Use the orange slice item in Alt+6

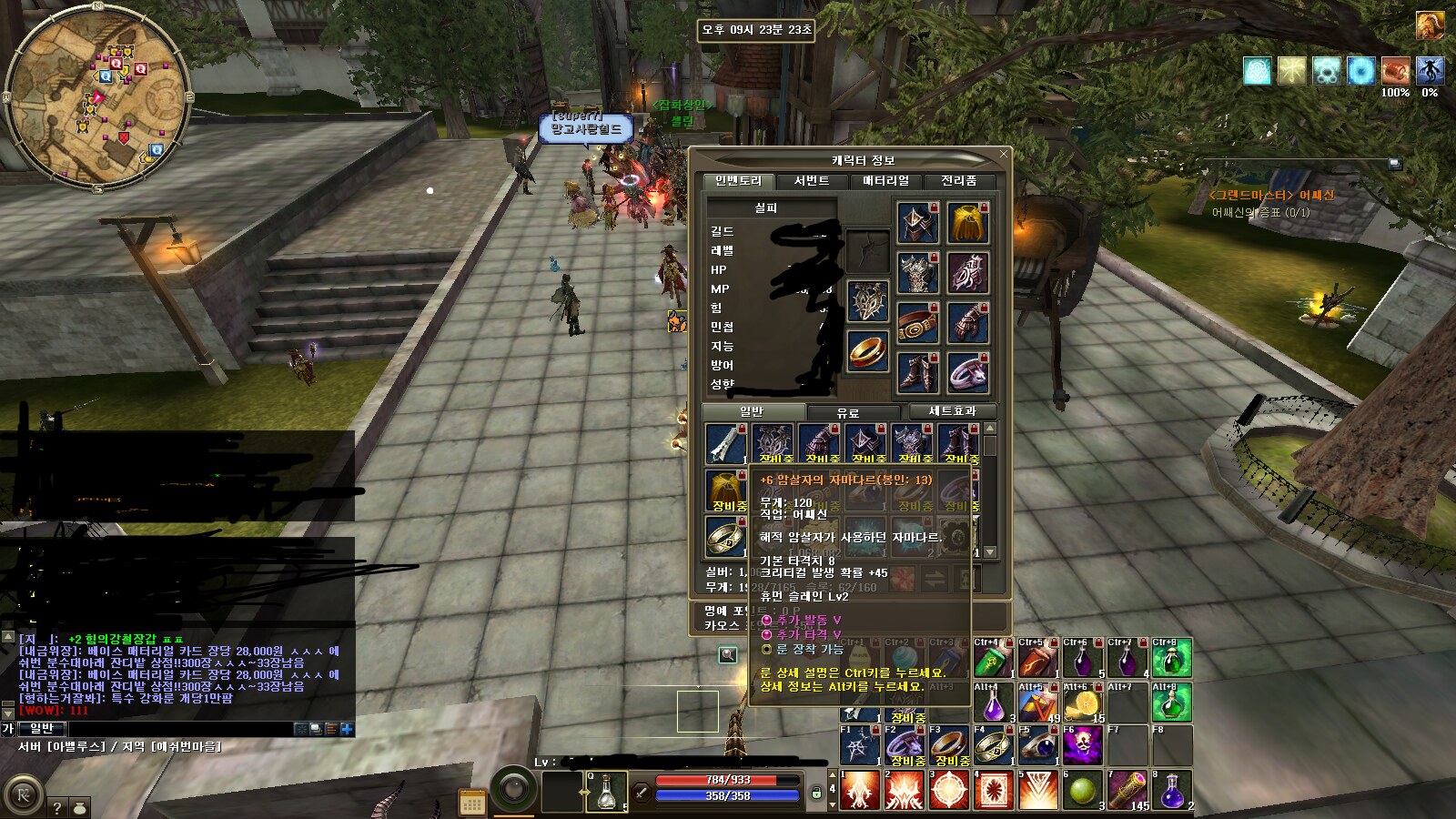click(1083, 703)
